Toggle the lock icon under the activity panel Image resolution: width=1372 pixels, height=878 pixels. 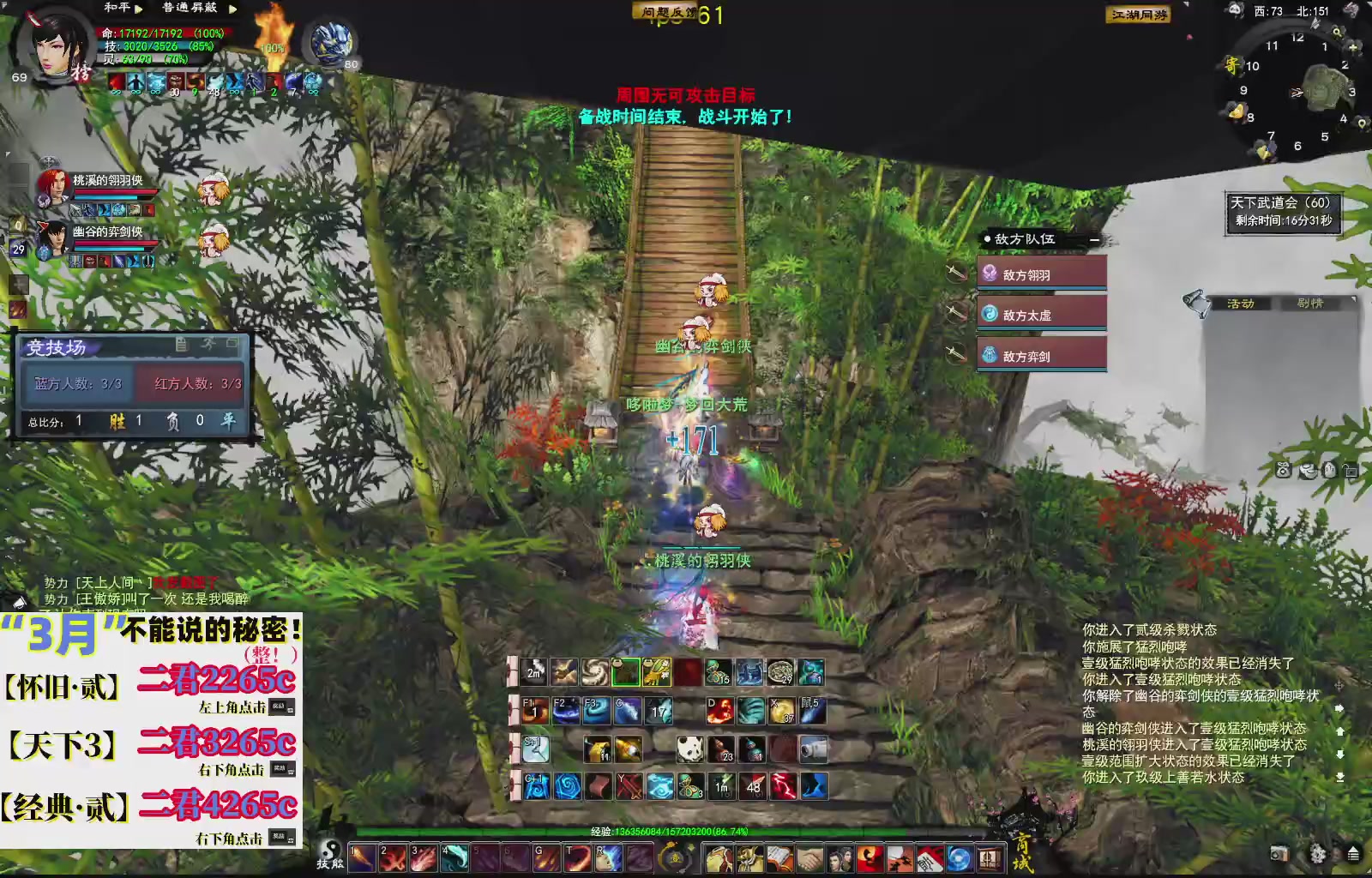(x=1351, y=471)
